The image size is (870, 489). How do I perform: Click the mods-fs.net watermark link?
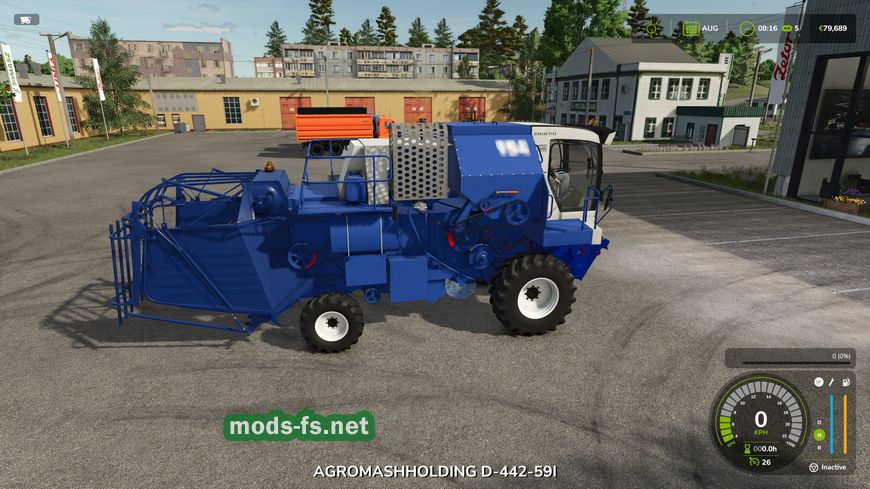pyautogui.click(x=299, y=427)
